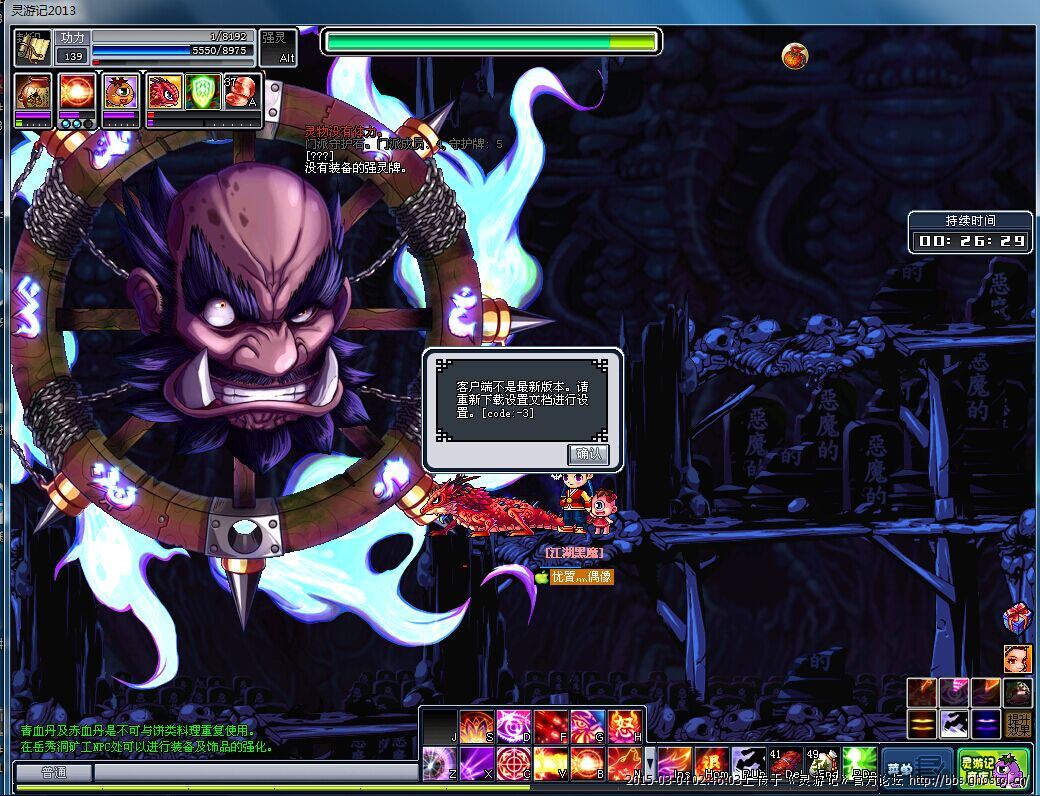Activate the green shield skill icon
1040x796 pixels.
(x=203, y=93)
